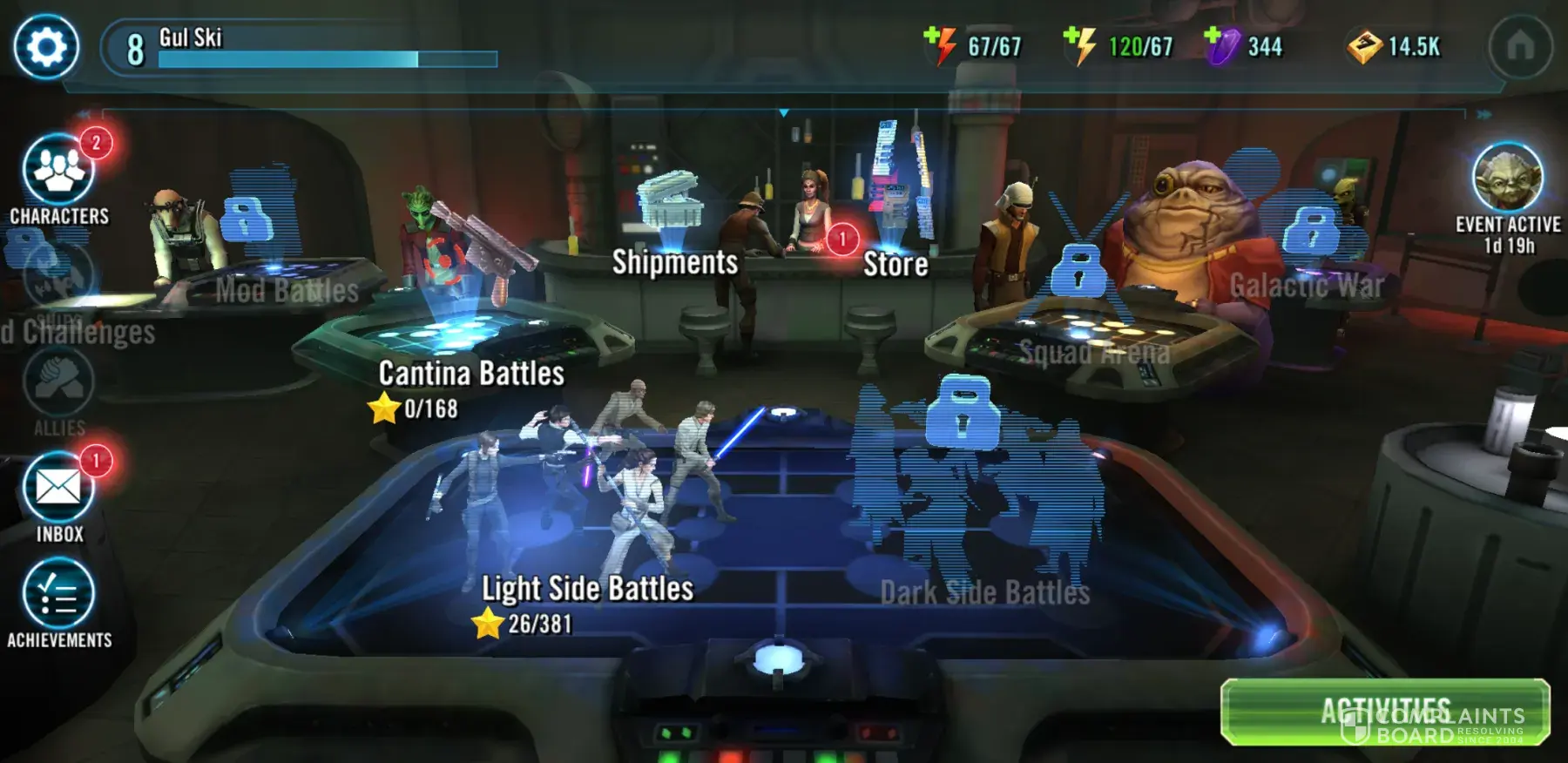Visit the Store
Screen dimensions: 1568x763
click(x=895, y=263)
